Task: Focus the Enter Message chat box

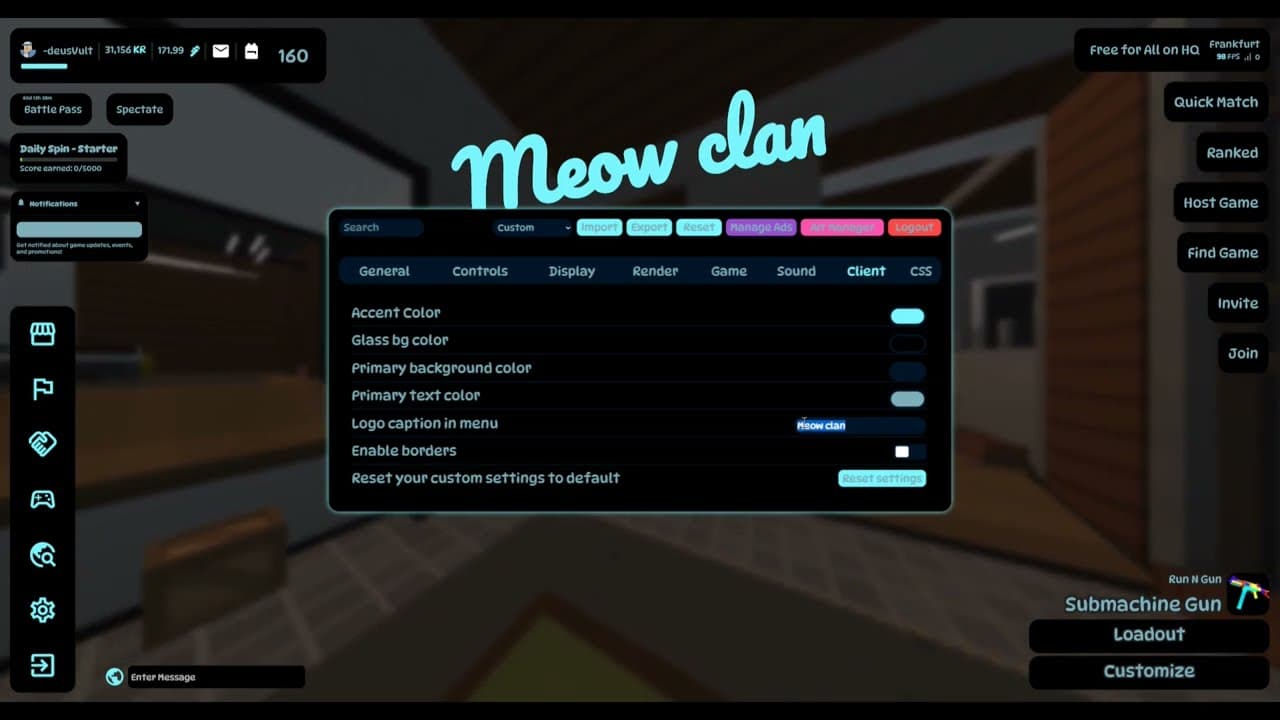Action: [215, 677]
